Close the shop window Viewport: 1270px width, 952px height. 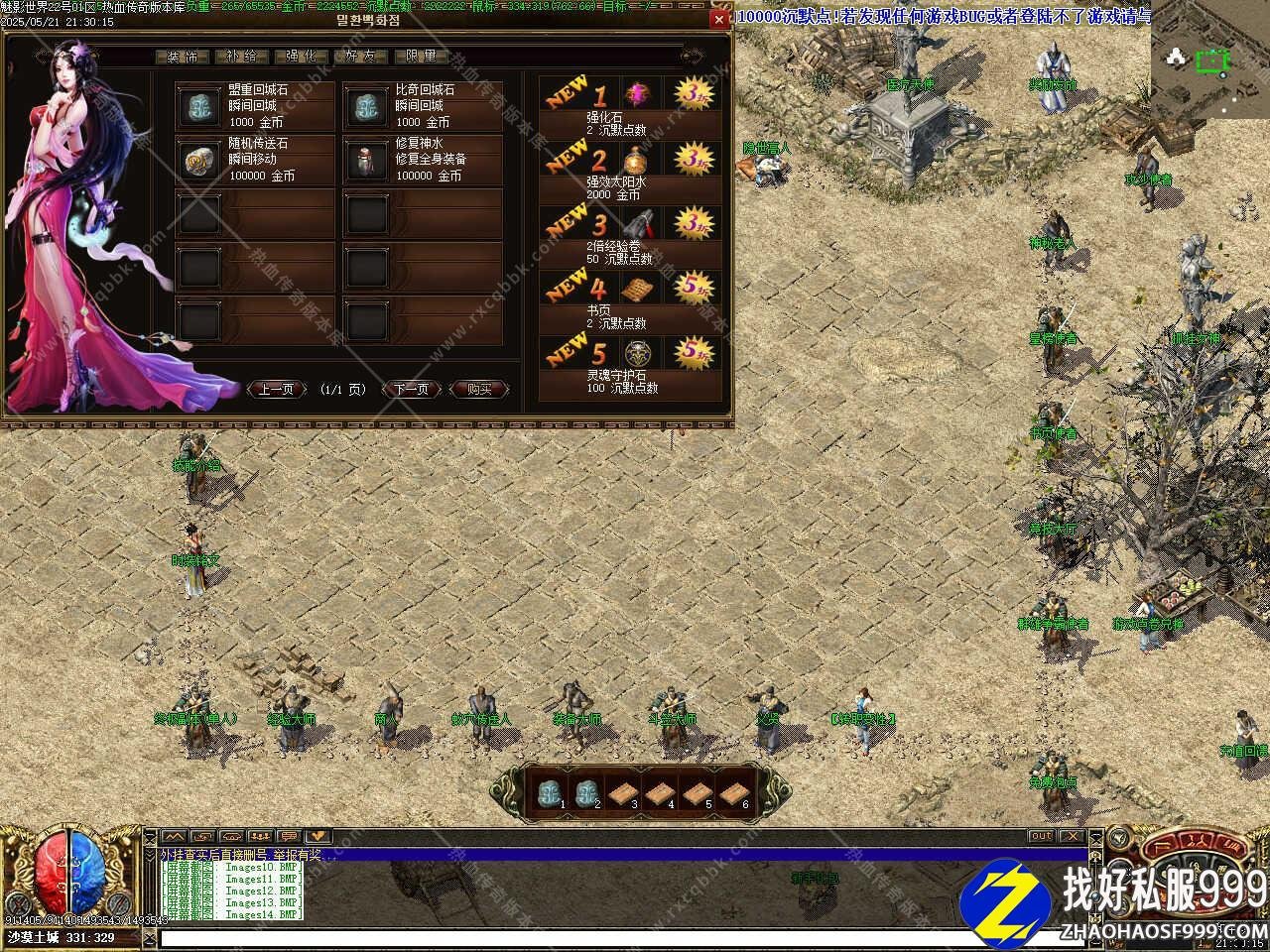pyautogui.click(x=719, y=19)
